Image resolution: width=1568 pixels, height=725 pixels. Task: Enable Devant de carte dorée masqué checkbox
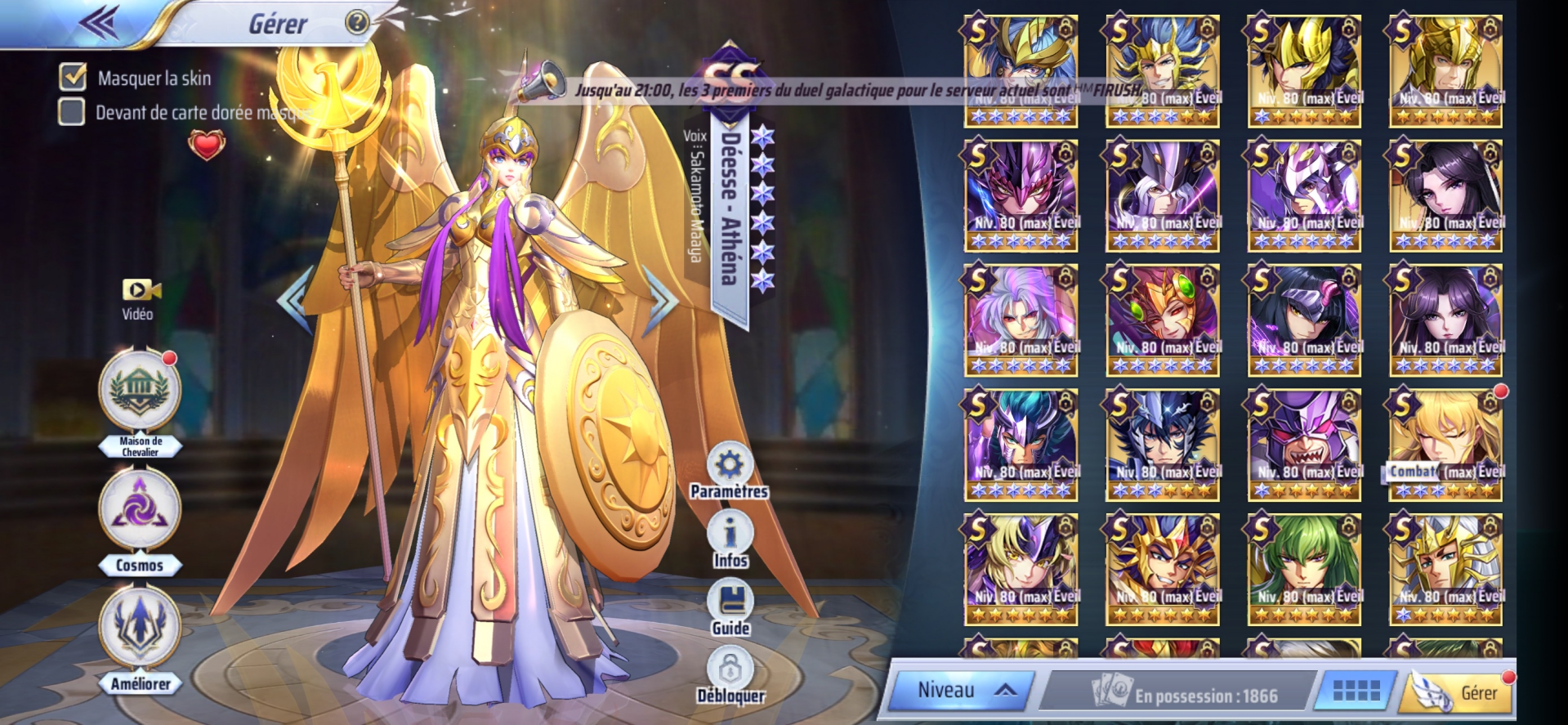click(x=72, y=112)
